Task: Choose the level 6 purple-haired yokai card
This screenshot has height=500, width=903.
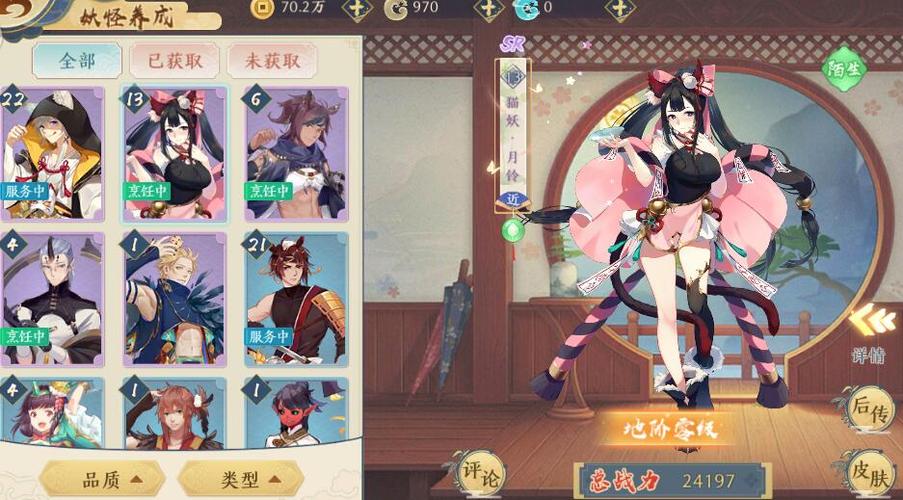Action: [x=296, y=152]
